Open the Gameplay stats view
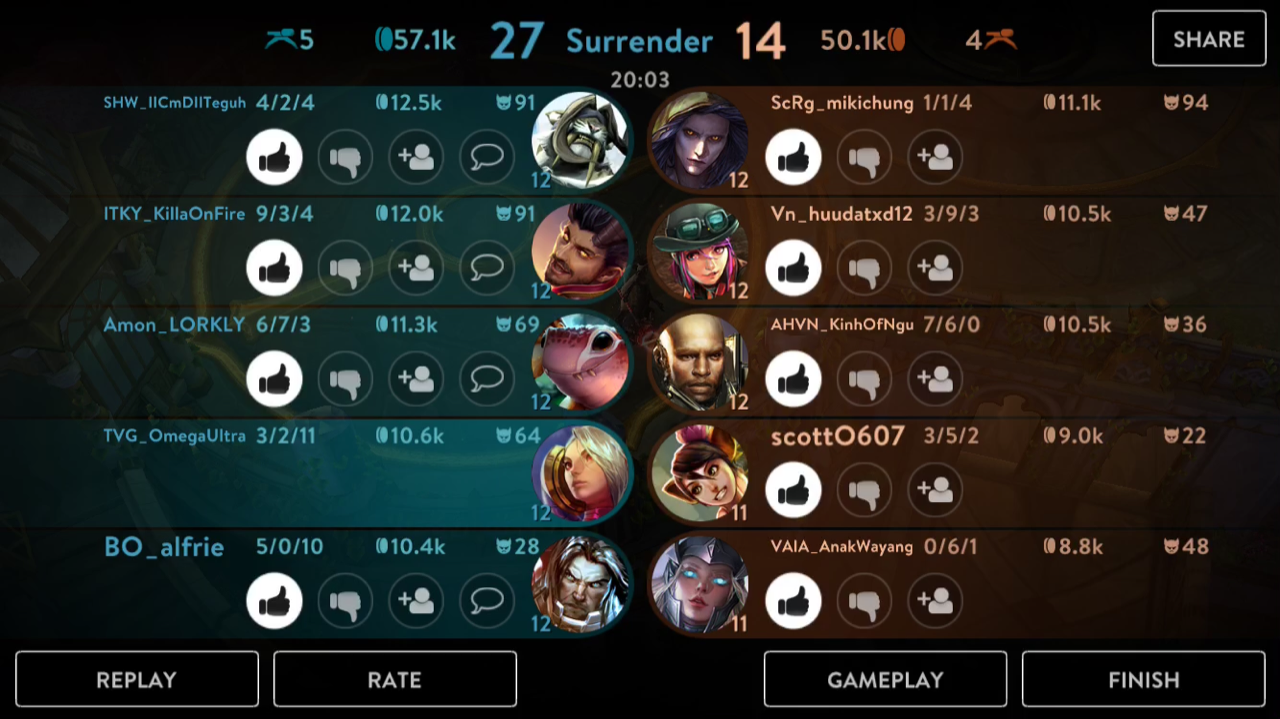The height and width of the screenshot is (719, 1280). (x=885, y=680)
